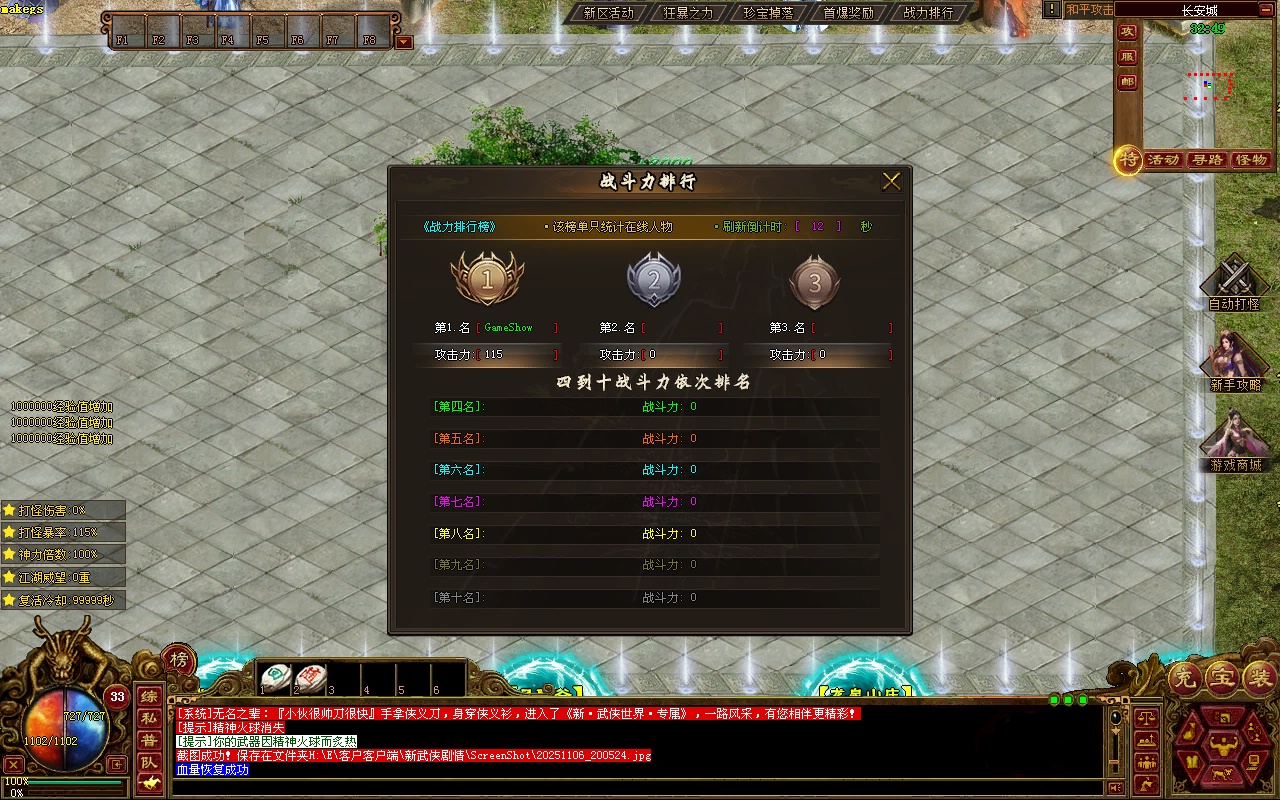Image resolution: width=1280 pixels, height=800 pixels.
Task: Open the 怪物 monster list button
Action: pyautogui.click(x=1251, y=160)
